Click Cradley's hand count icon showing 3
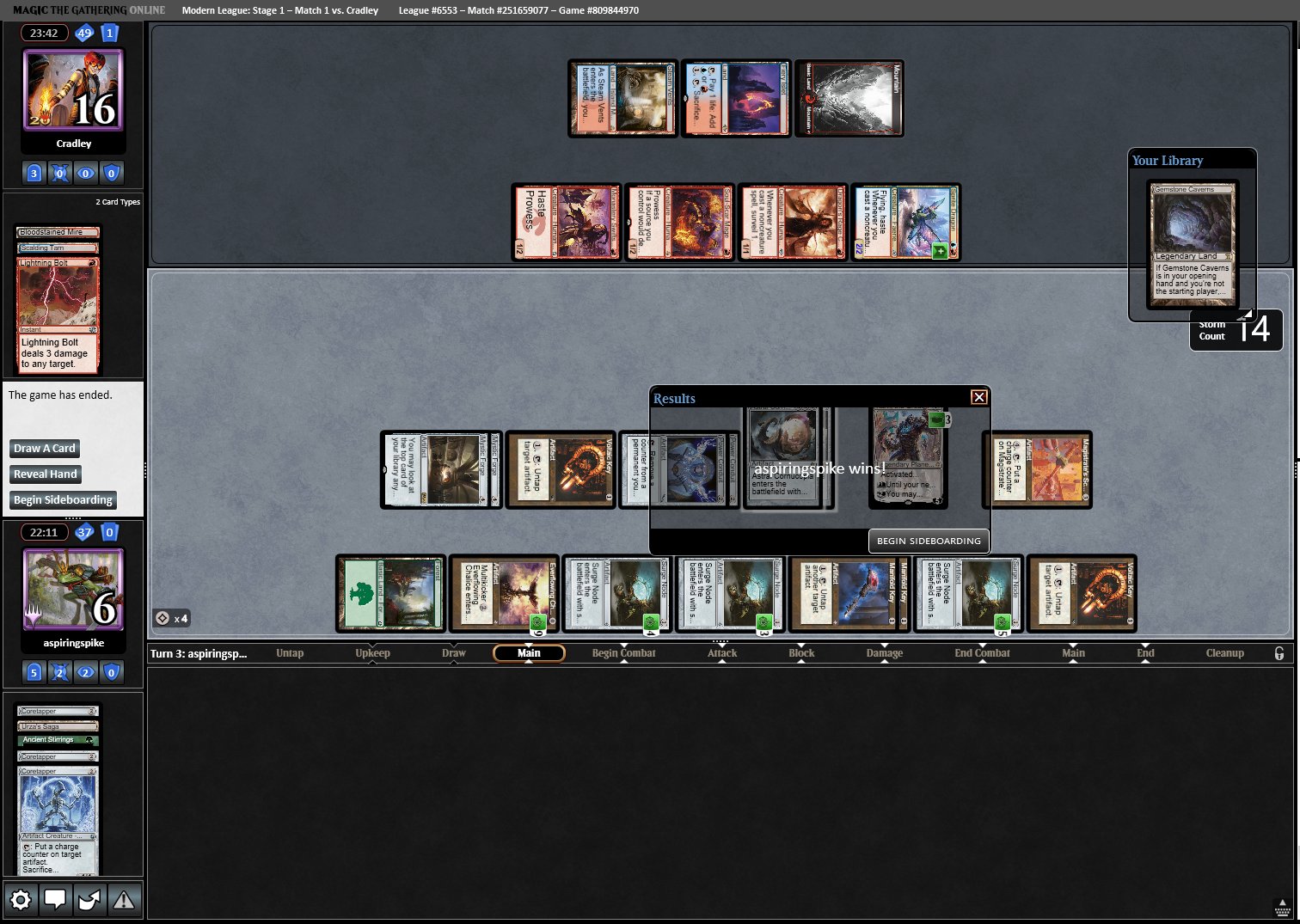The width and height of the screenshot is (1300, 924). (34, 173)
